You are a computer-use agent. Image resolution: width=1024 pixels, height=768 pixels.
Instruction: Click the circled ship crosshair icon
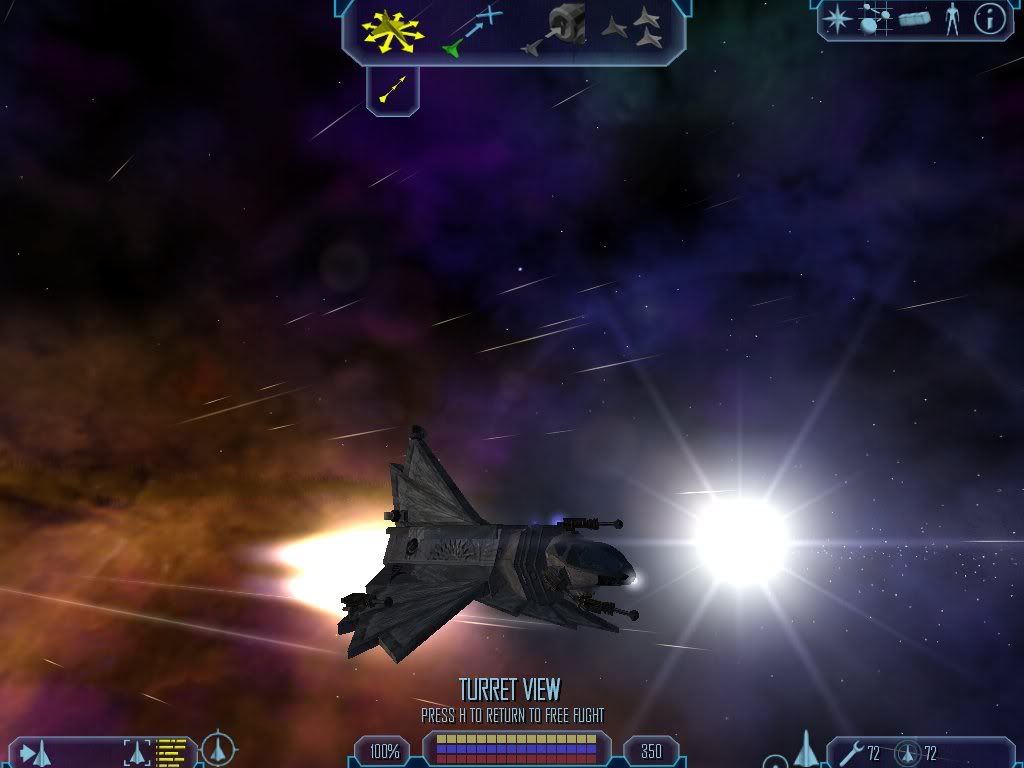point(218,750)
